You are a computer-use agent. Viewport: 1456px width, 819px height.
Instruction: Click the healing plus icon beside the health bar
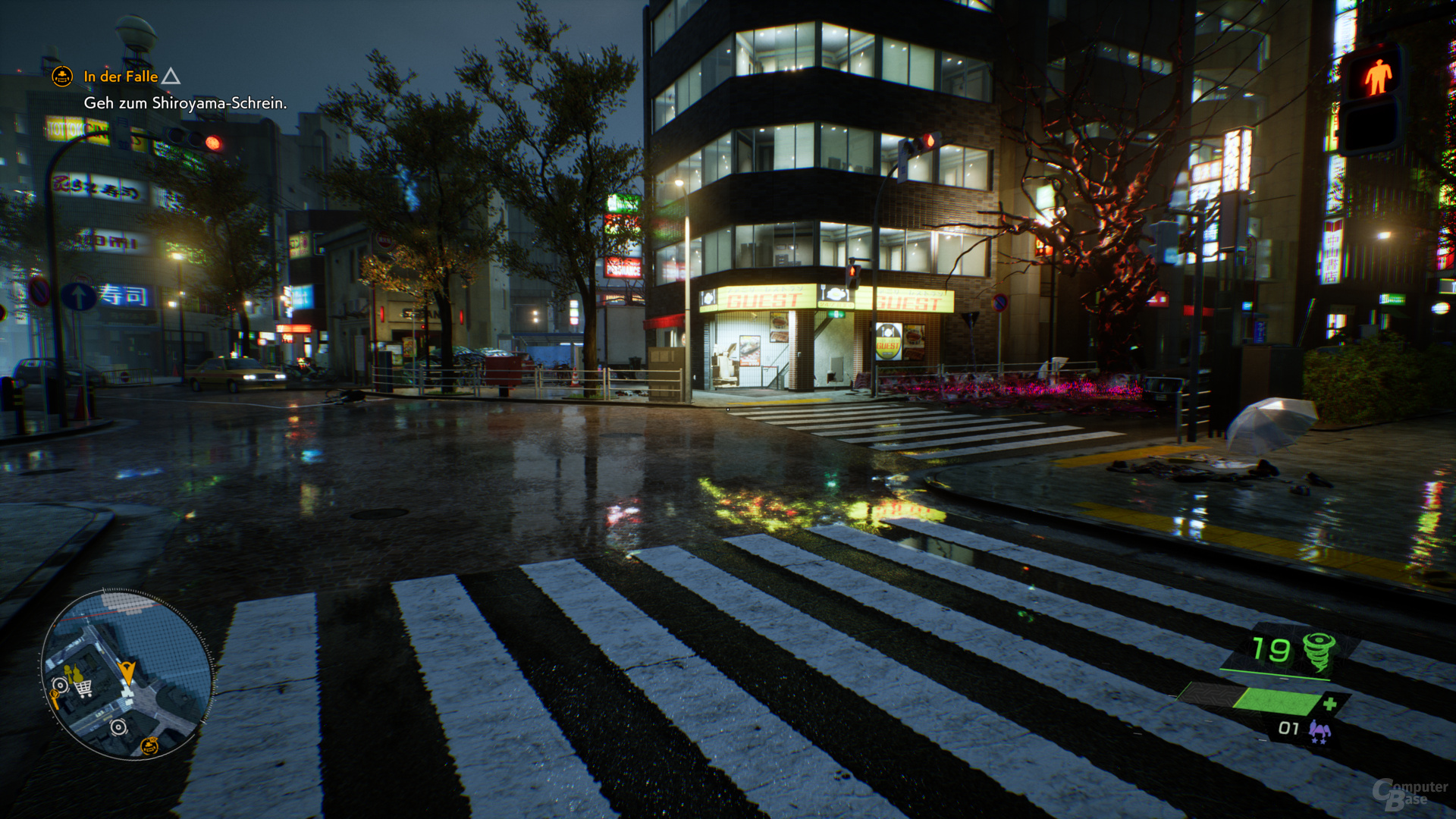[x=1331, y=703]
